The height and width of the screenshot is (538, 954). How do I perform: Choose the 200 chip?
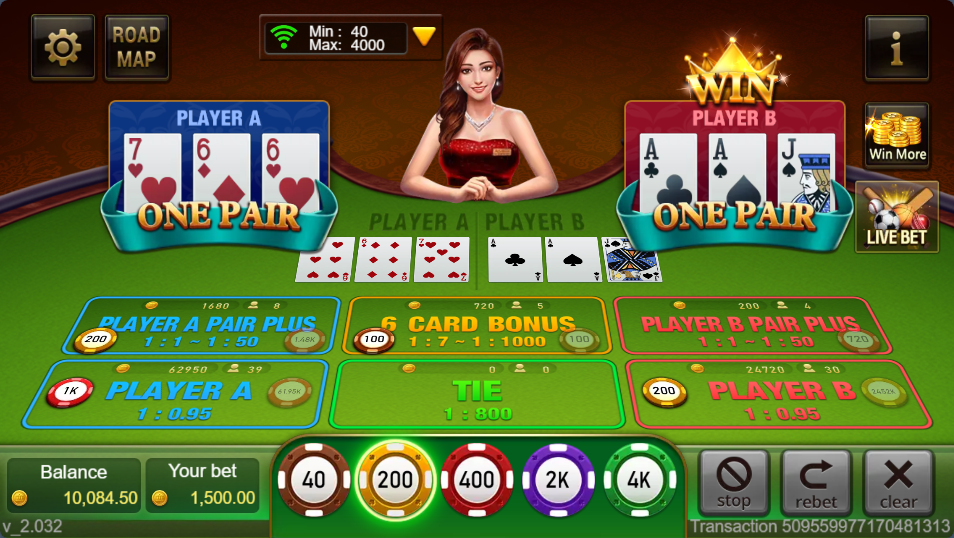click(395, 480)
